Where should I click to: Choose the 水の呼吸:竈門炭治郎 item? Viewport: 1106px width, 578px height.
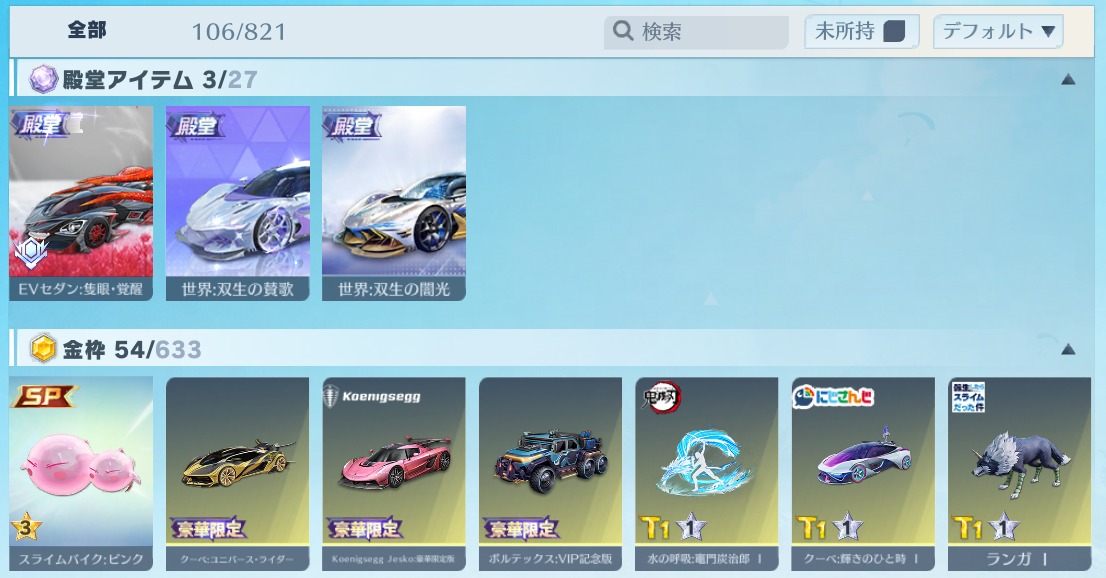tap(707, 473)
